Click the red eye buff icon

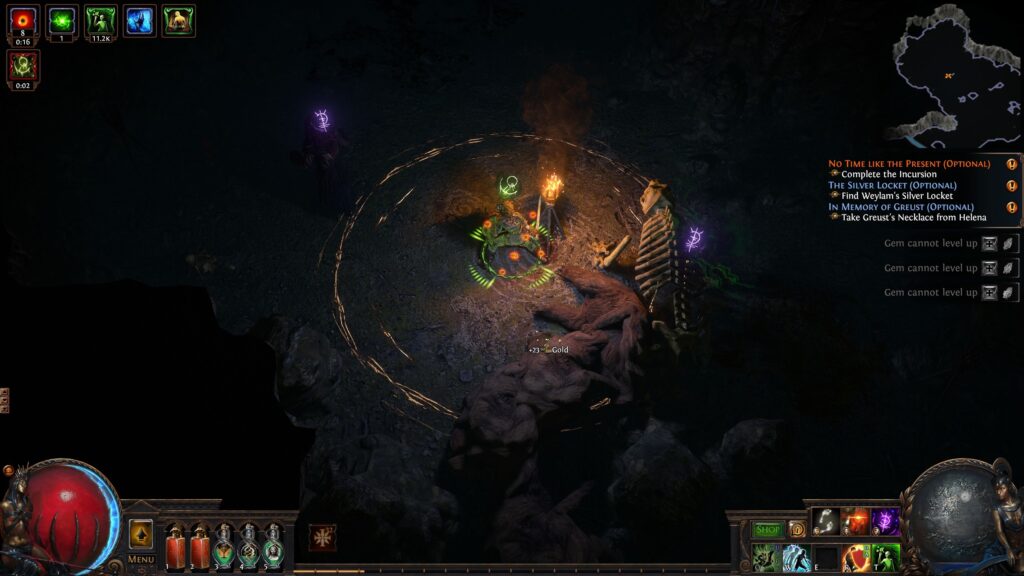[x=23, y=20]
